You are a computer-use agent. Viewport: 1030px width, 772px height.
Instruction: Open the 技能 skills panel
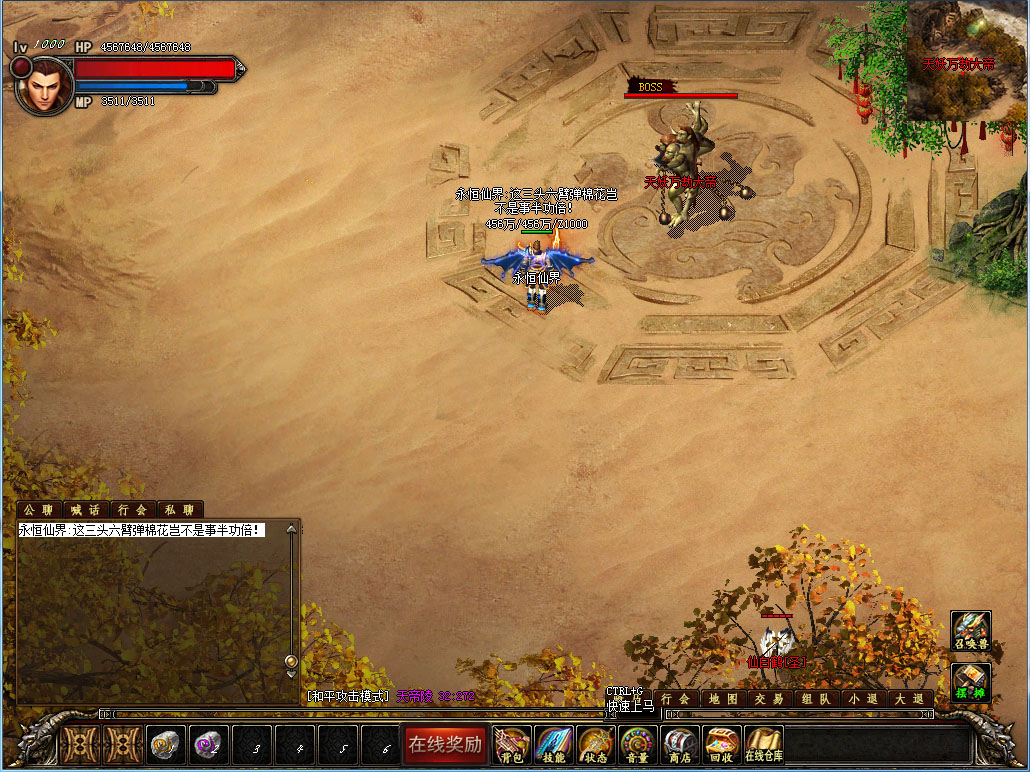click(553, 744)
